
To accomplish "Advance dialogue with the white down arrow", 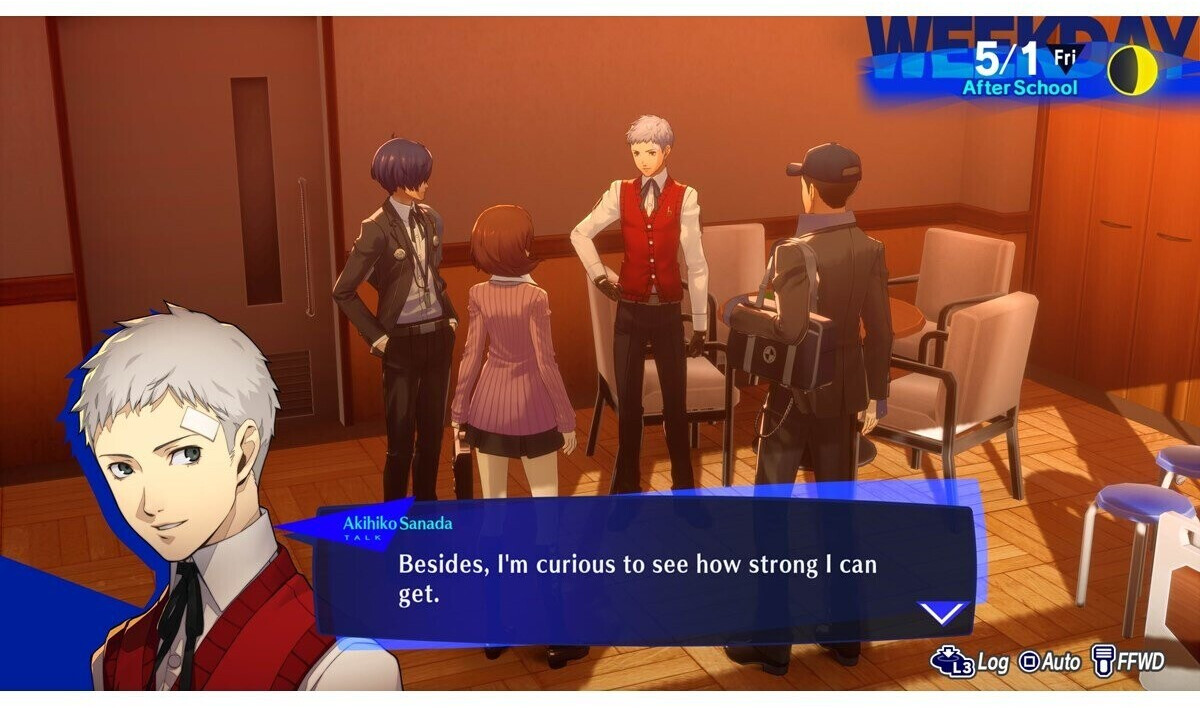I will pyautogui.click(x=942, y=612).
